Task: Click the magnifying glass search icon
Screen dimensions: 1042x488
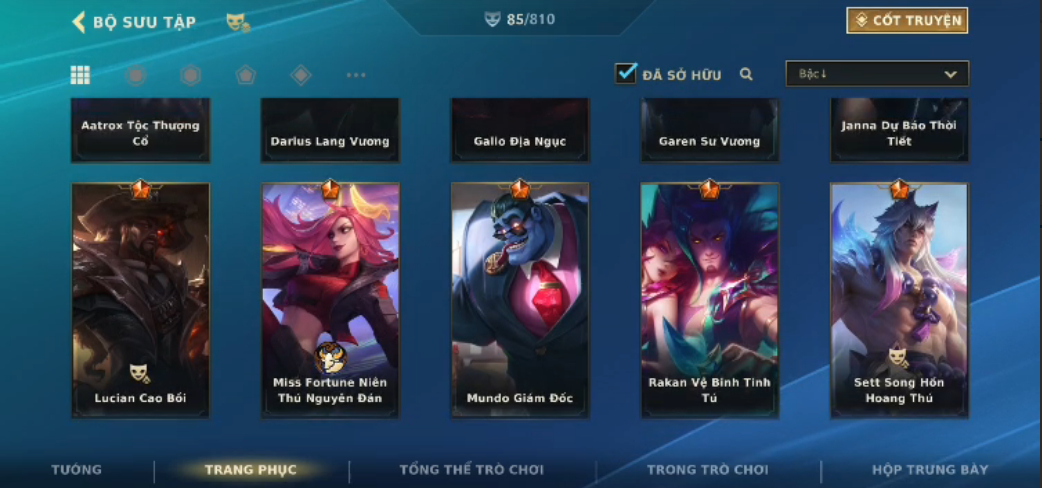Action: [746, 74]
